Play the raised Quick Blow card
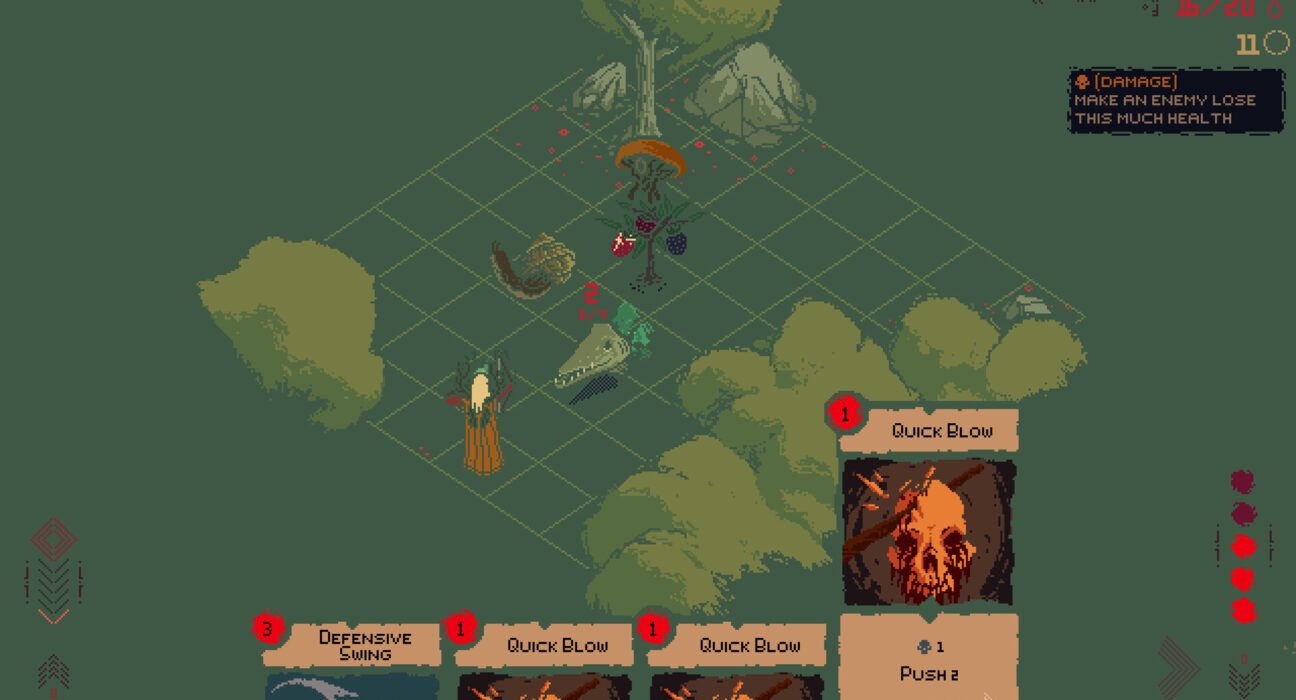Screen dimensions: 1296x700 [928, 532]
